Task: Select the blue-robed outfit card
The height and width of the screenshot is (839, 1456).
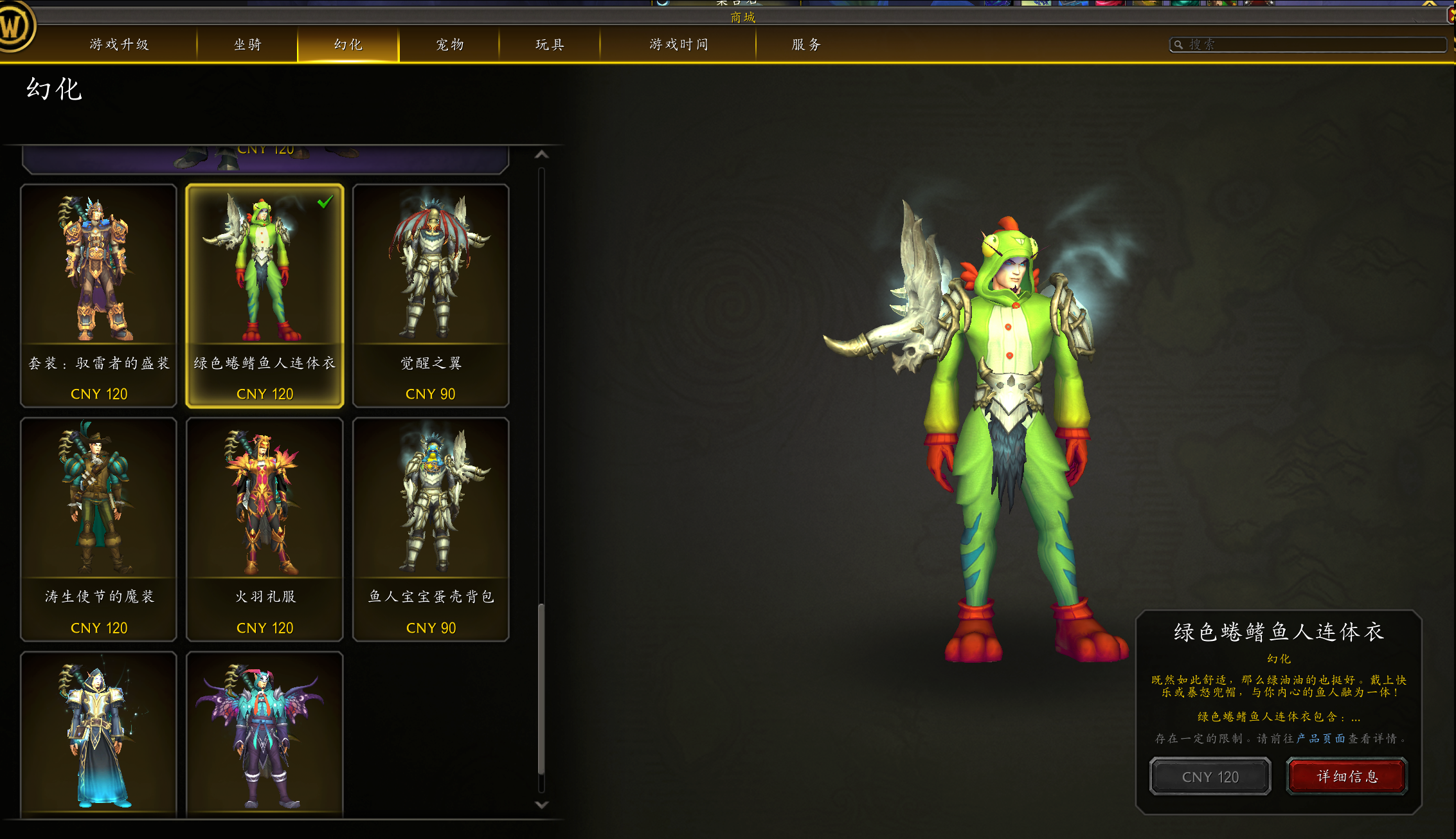Action: pyautogui.click(x=98, y=735)
